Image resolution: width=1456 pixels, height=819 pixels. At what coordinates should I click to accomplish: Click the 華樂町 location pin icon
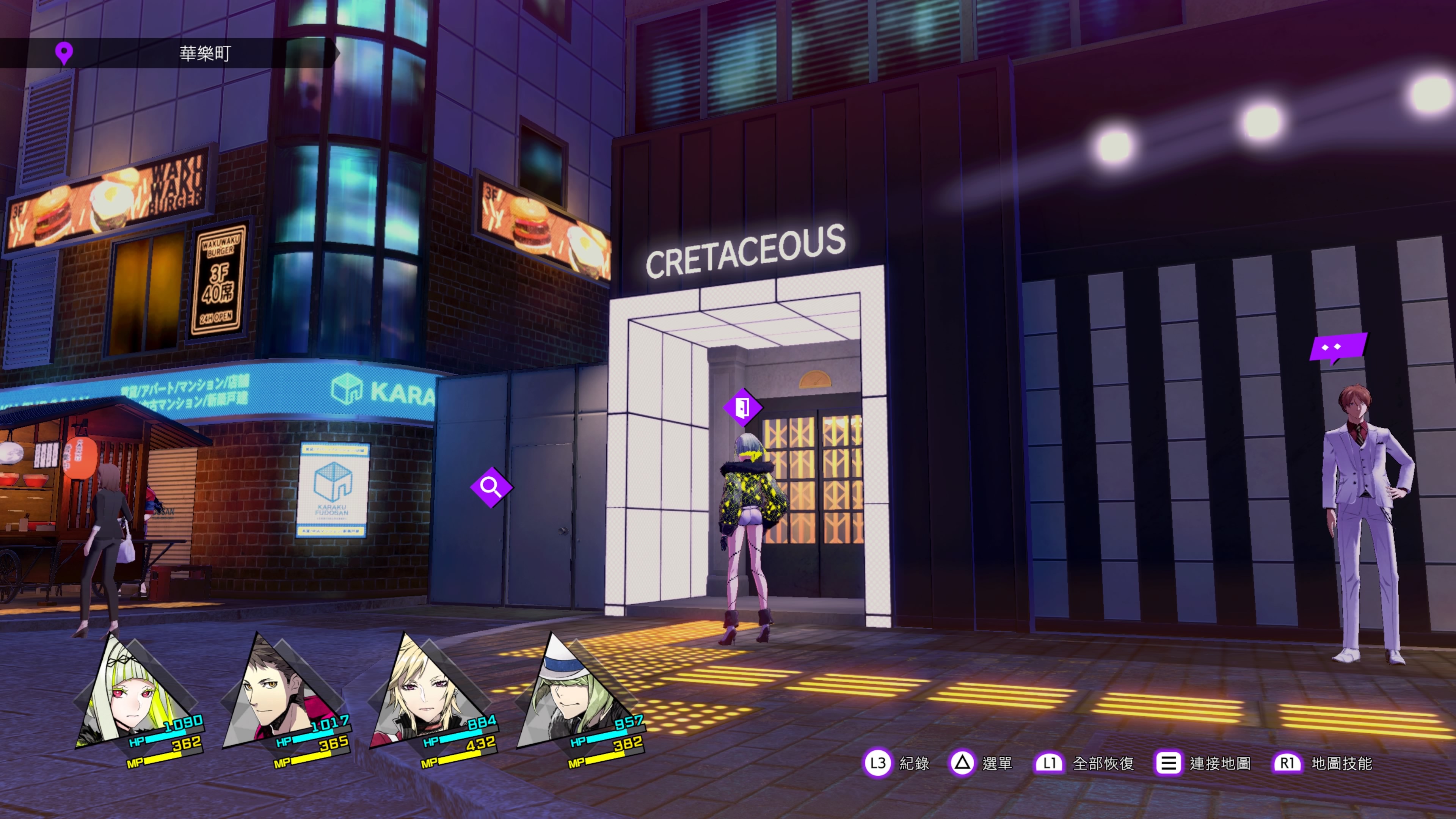click(64, 53)
